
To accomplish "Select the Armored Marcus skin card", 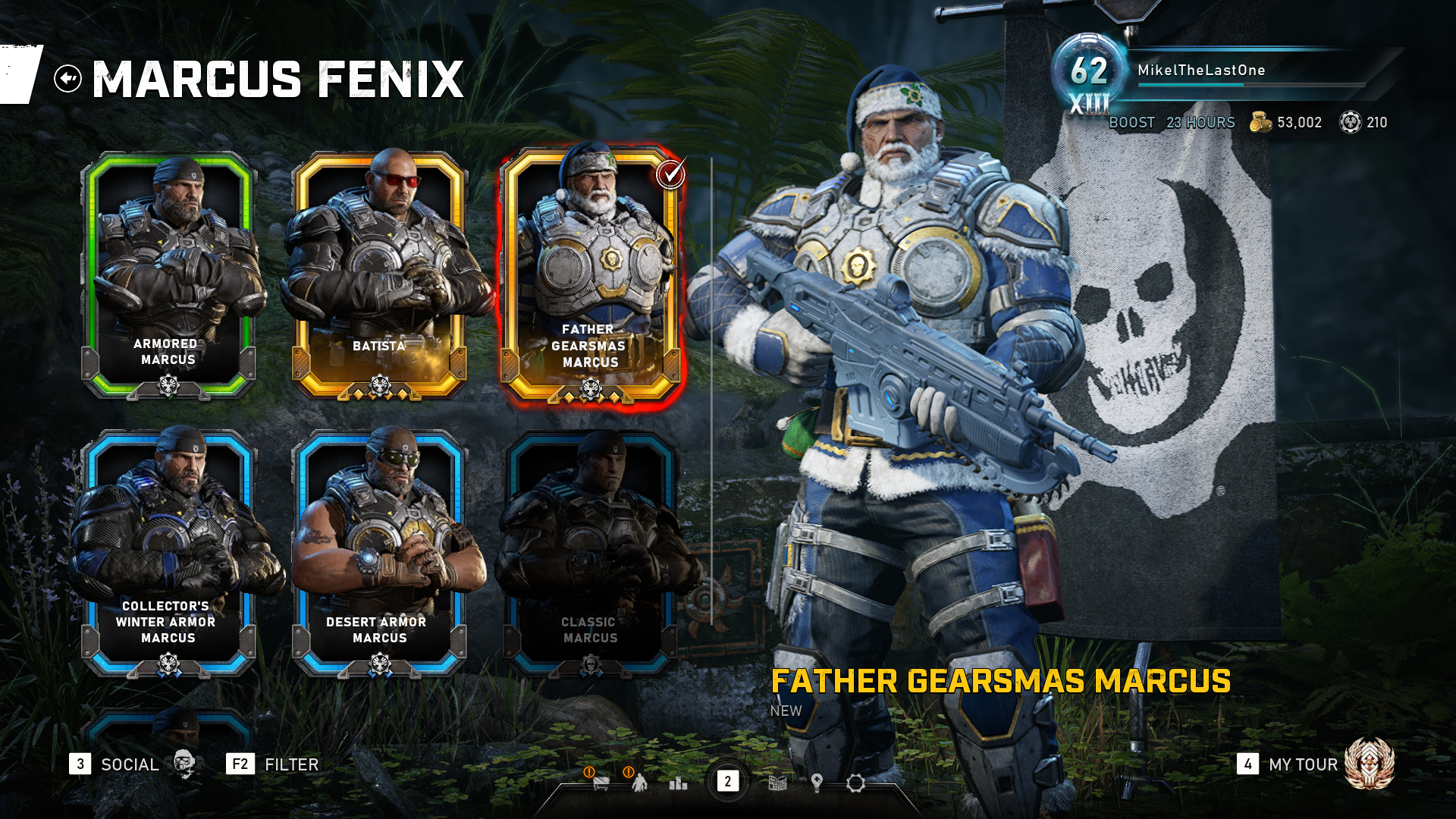I will tap(168, 273).
